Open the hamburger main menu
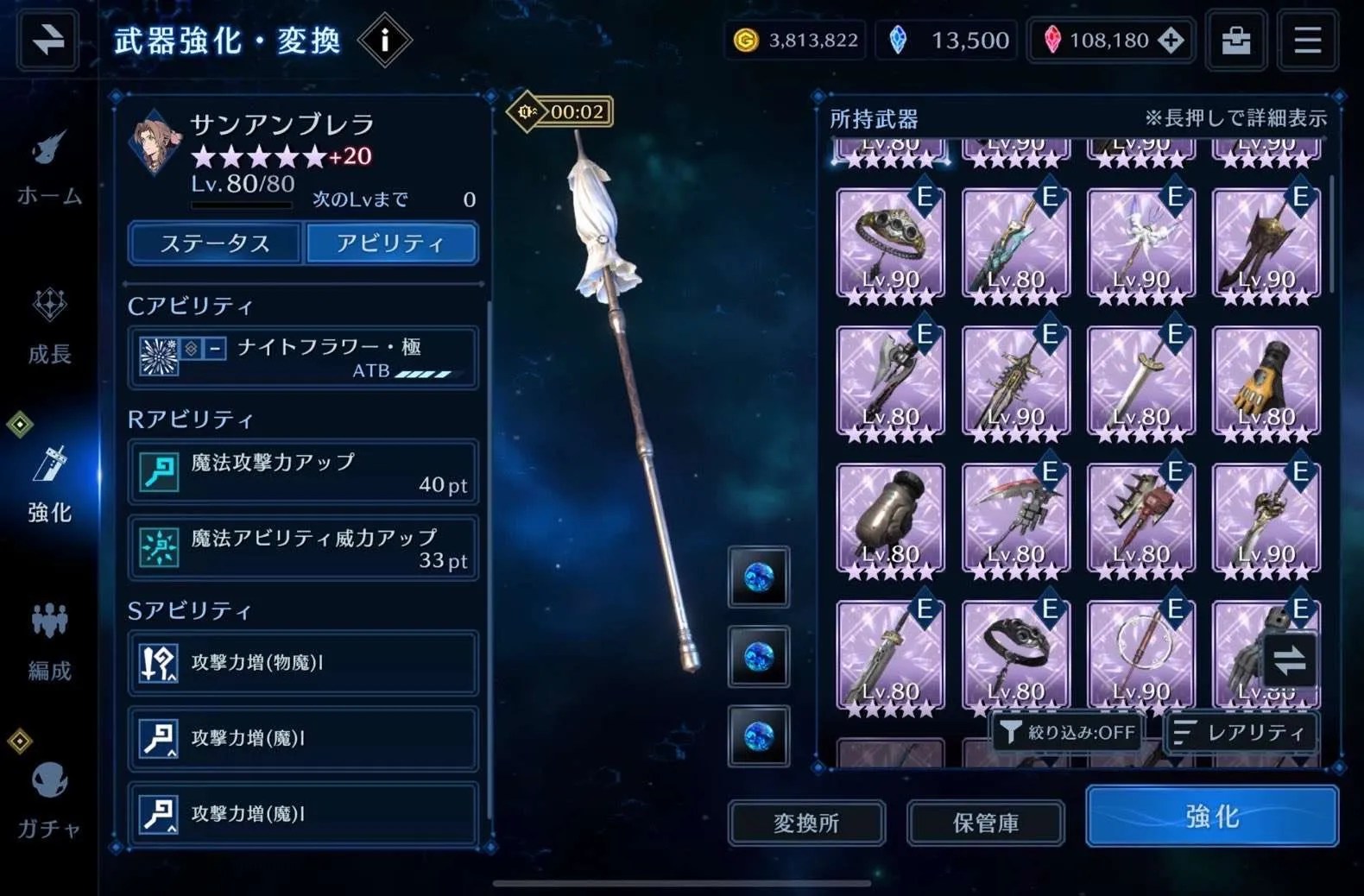The width and height of the screenshot is (1364, 896). tap(1307, 40)
